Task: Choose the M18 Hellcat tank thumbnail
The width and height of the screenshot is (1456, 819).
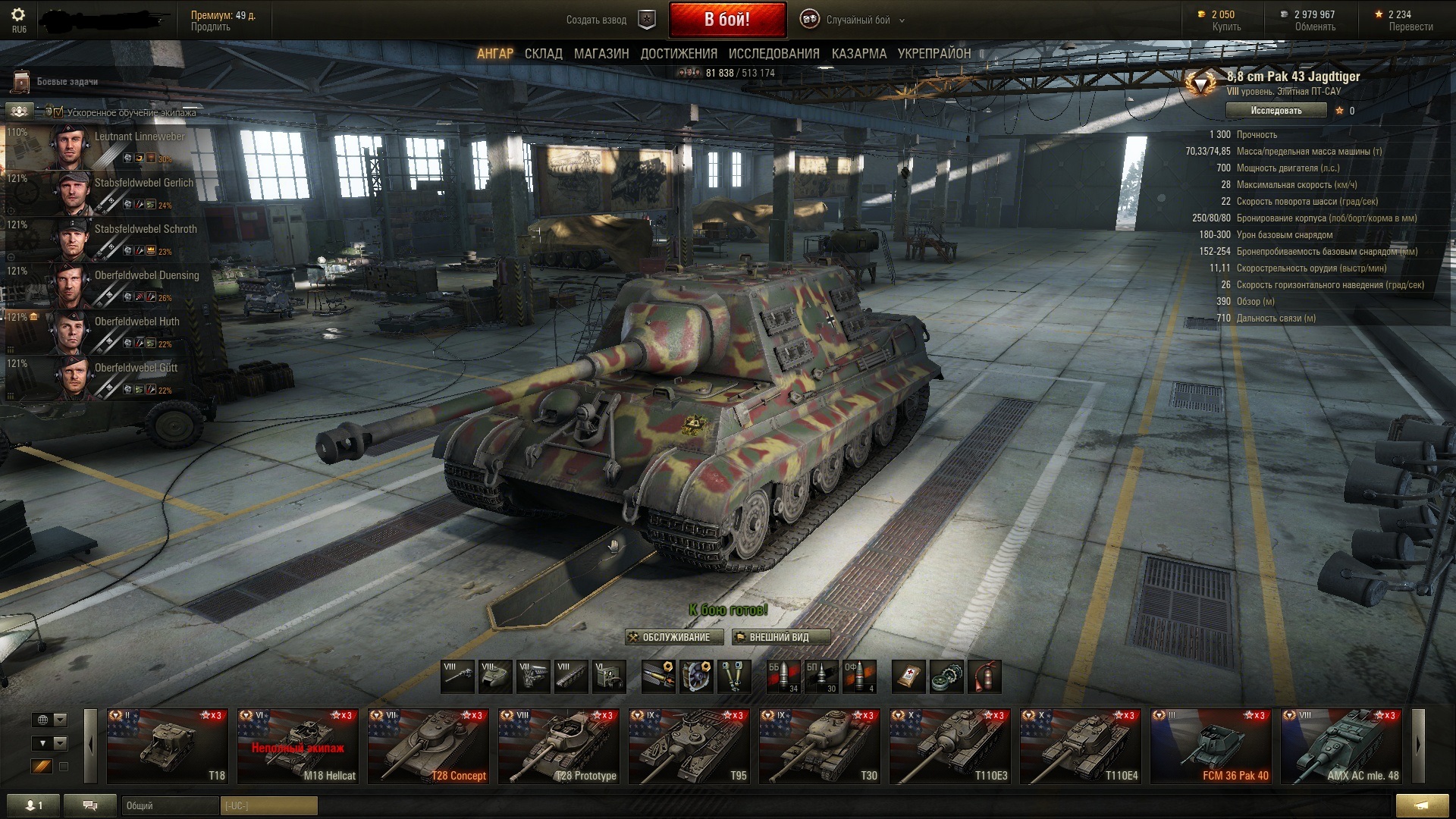Action: [297, 745]
